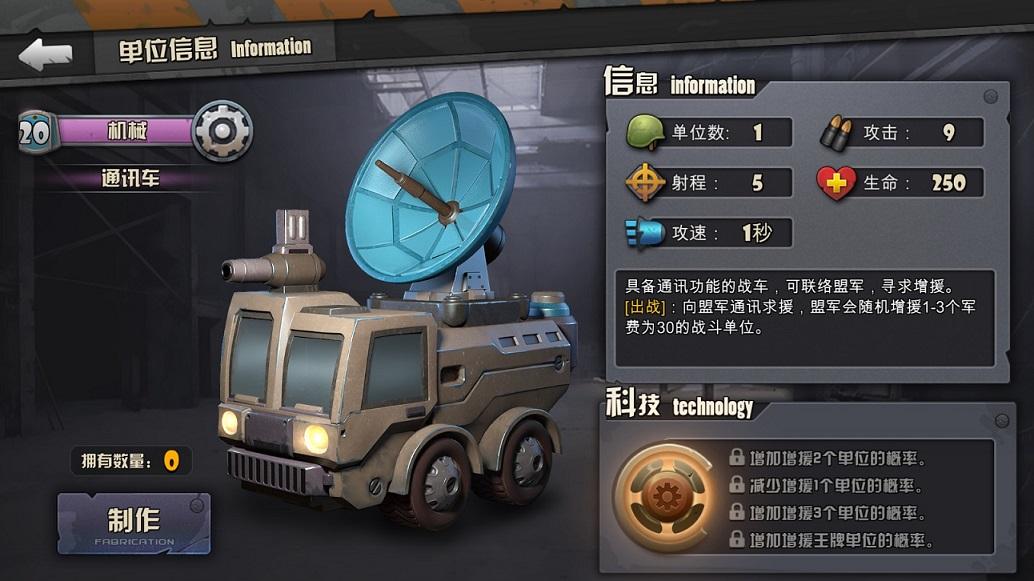
Task: Pick locked tech 增加增援3个单位的概率
Action: click(x=826, y=513)
